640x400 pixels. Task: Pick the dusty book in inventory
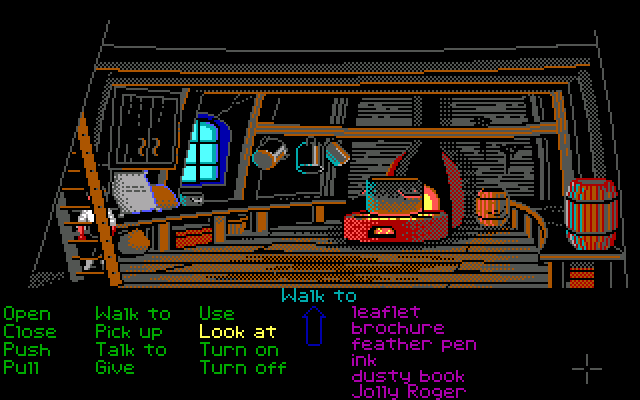pos(408,376)
